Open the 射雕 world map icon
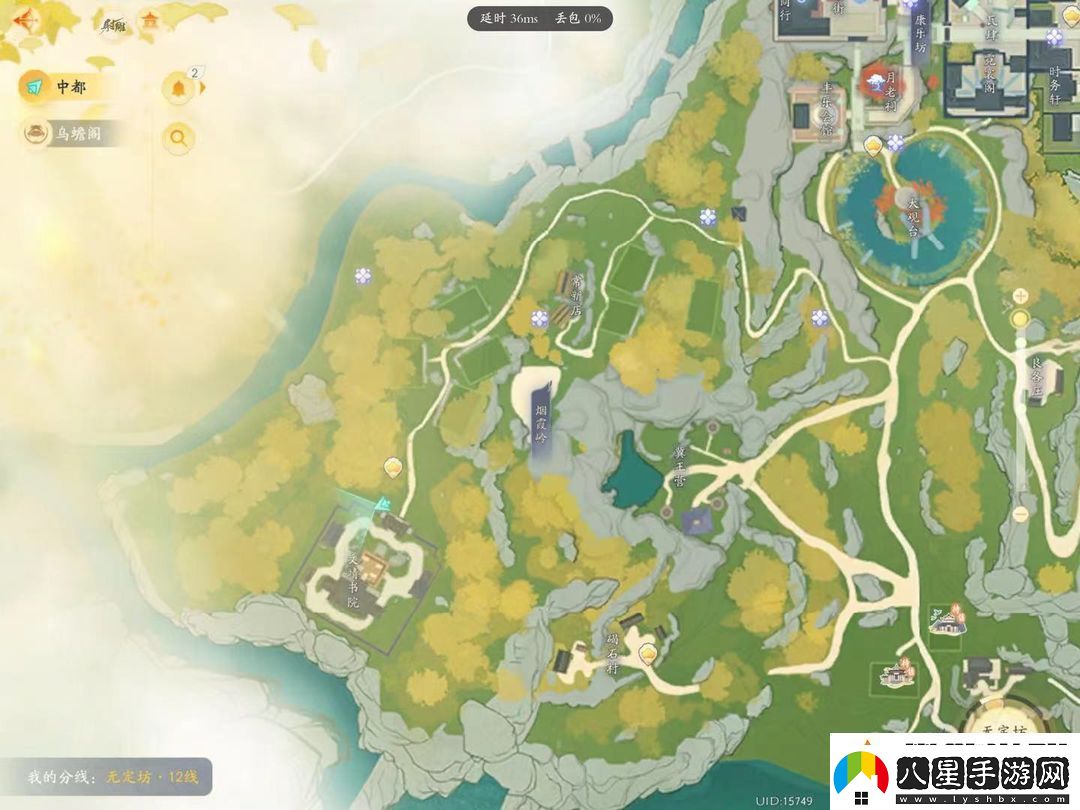The image size is (1080, 810). pos(113,22)
